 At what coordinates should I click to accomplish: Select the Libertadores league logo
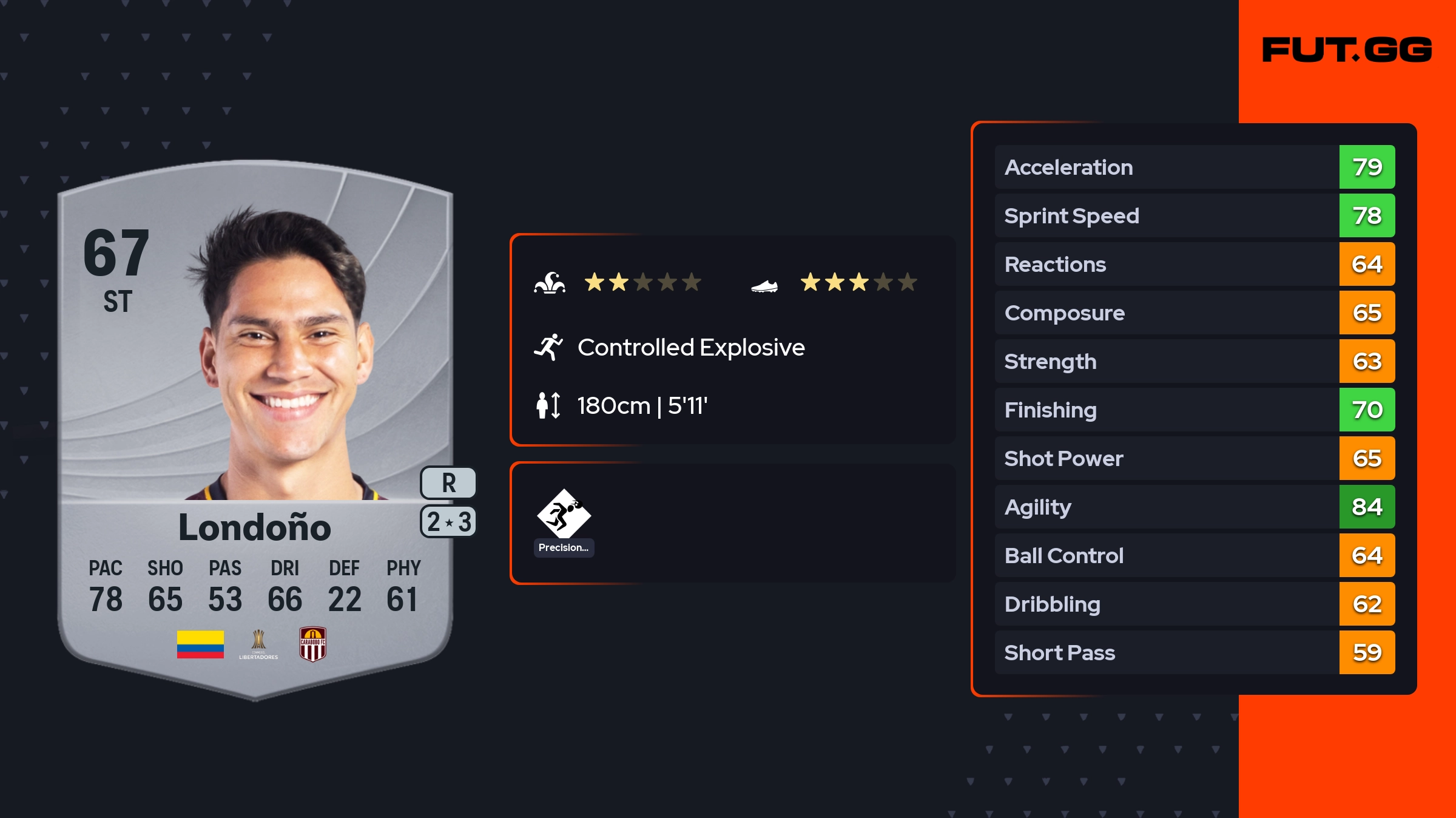[x=258, y=644]
